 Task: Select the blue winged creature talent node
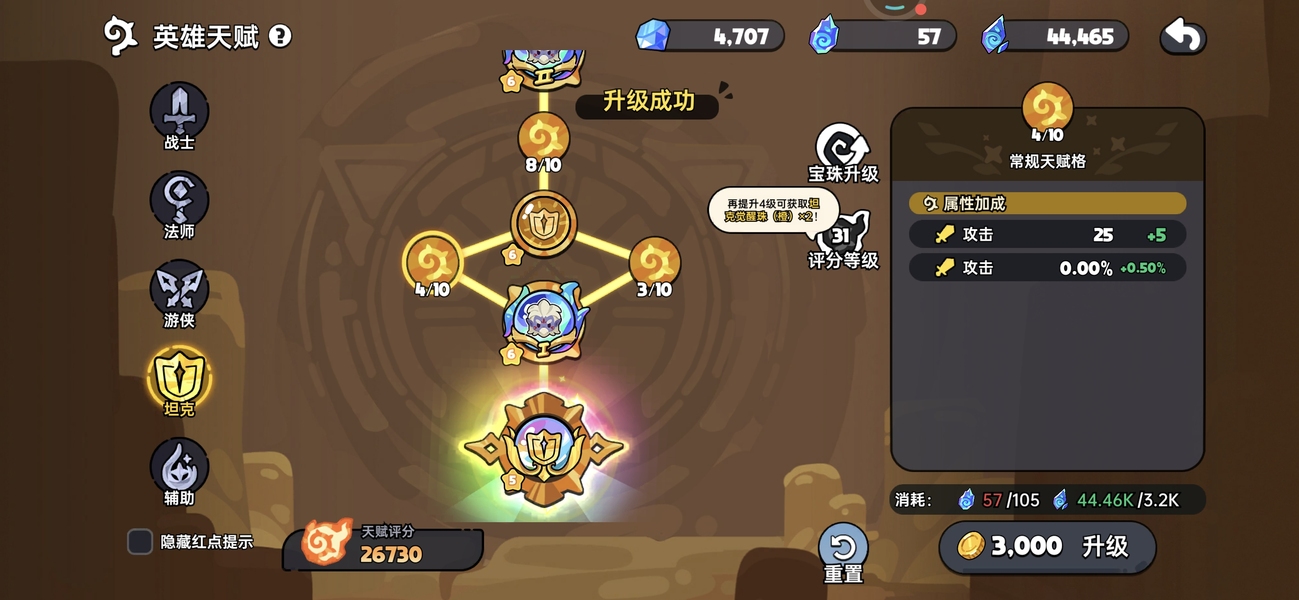(544, 318)
